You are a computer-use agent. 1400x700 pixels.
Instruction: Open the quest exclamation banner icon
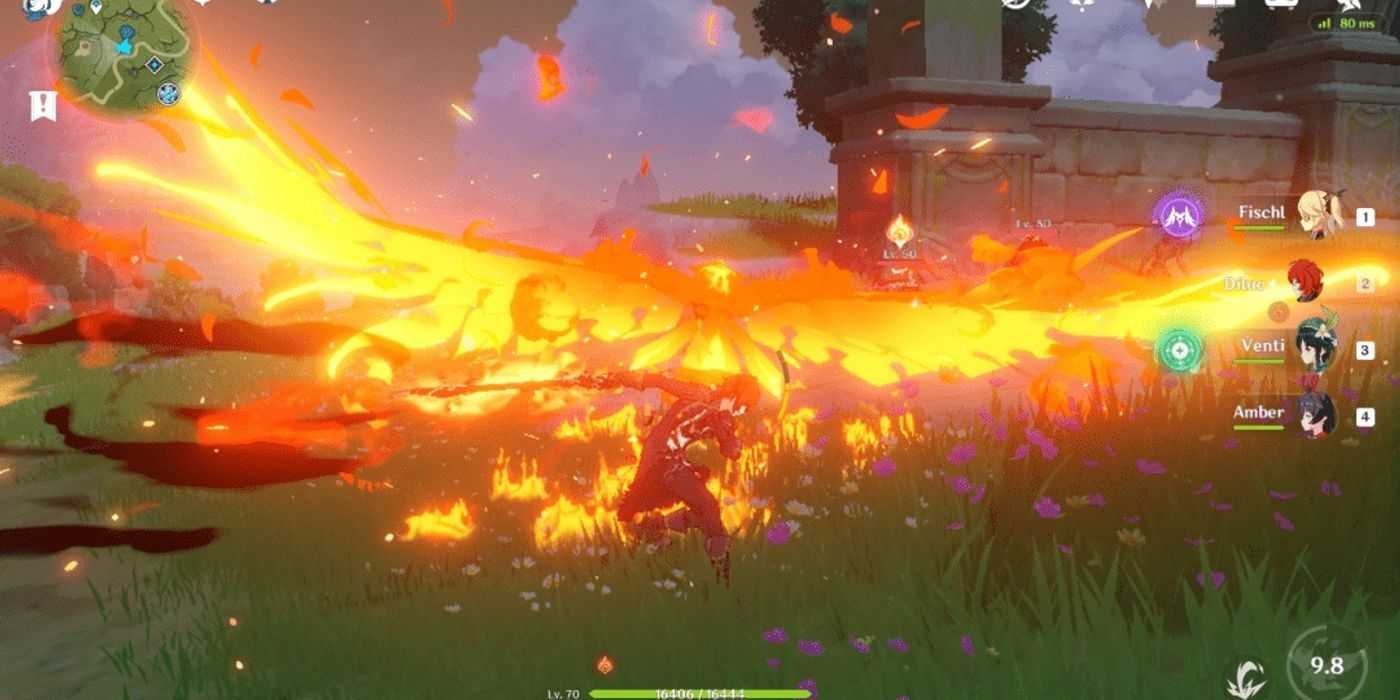[x=43, y=104]
